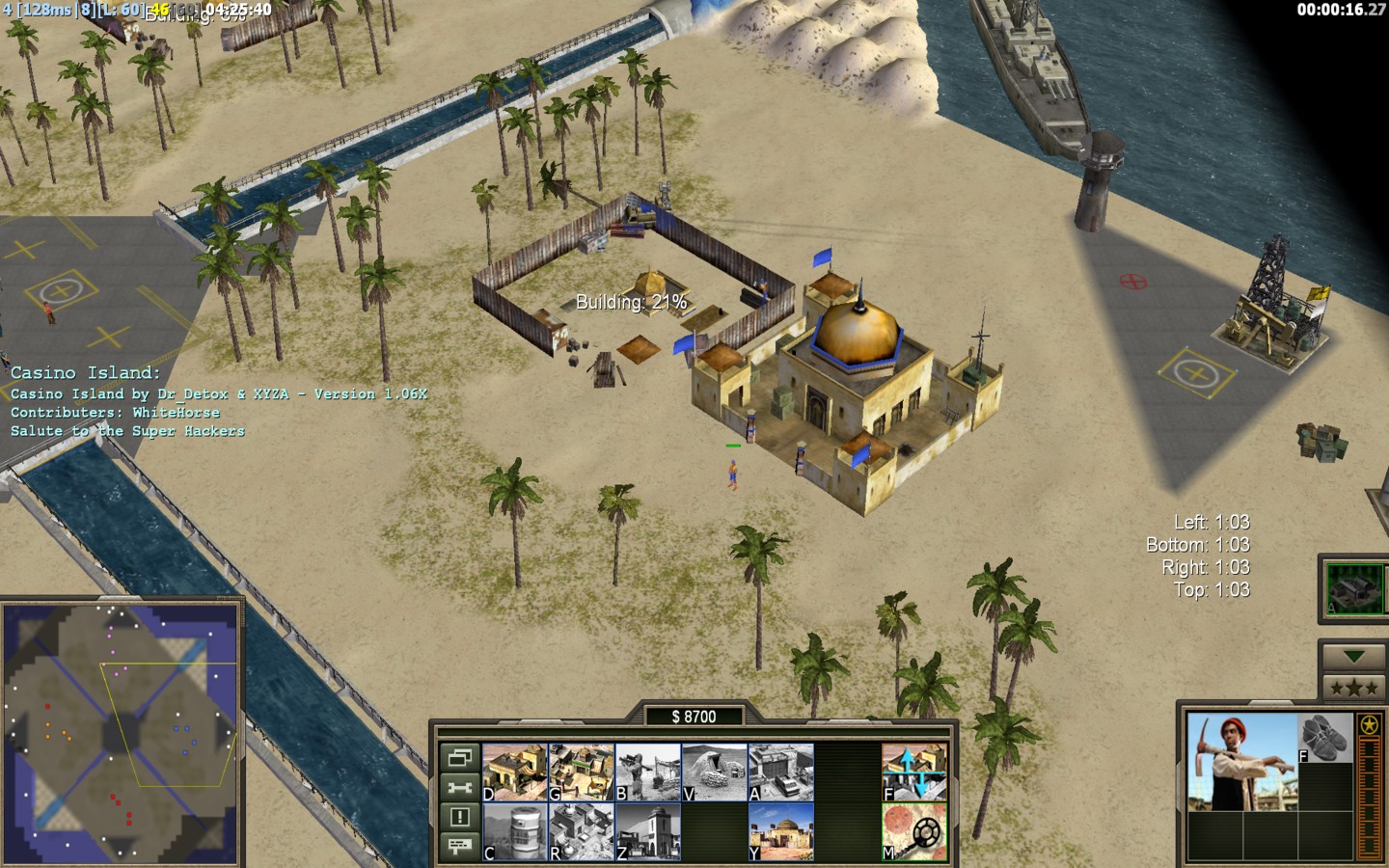Activate the mine detector ability icon
The height and width of the screenshot is (868, 1389).
(913, 831)
